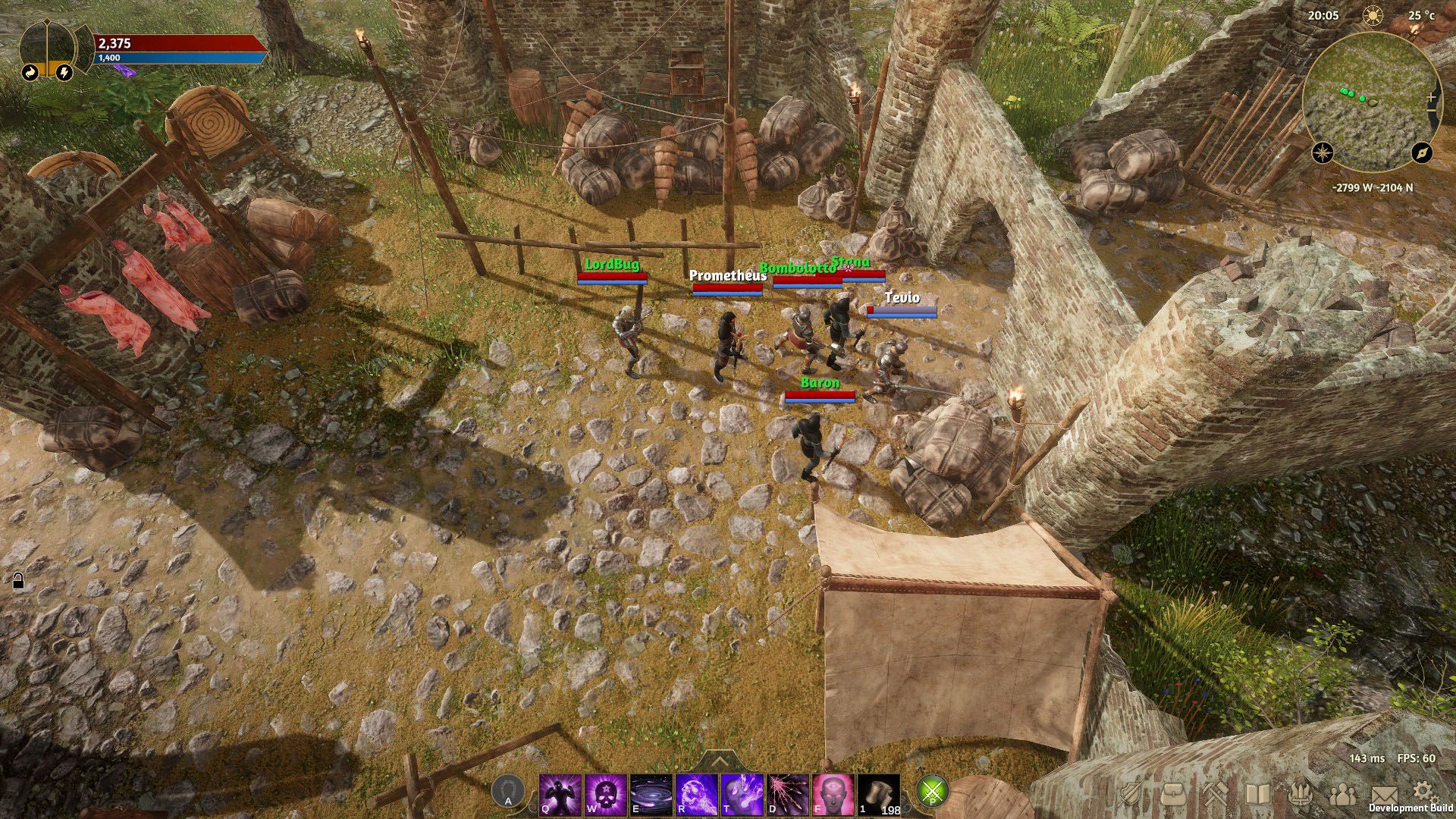Open the envelope mail window

click(x=1385, y=793)
